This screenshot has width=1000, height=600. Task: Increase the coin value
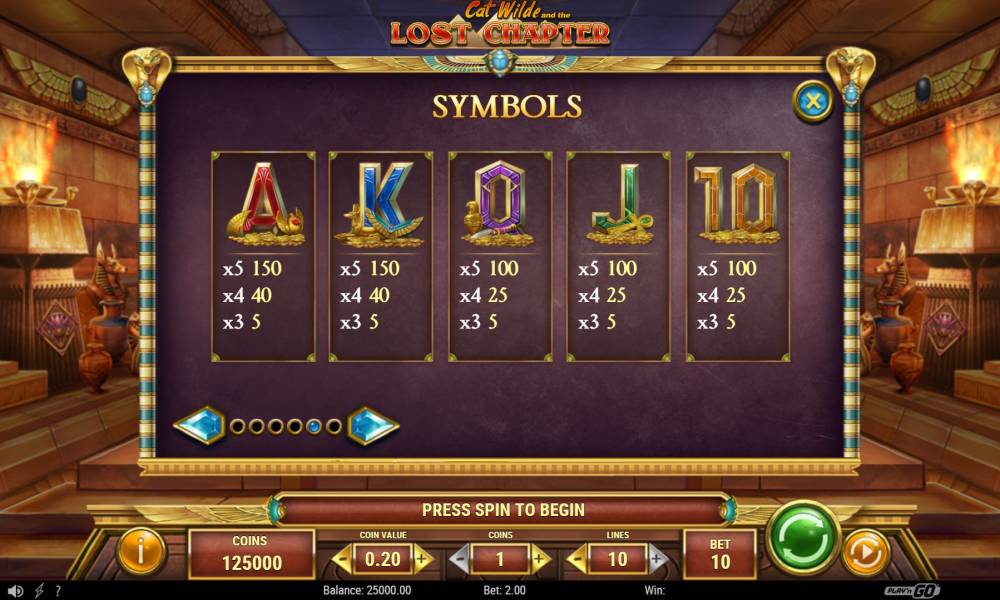tap(423, 559)
